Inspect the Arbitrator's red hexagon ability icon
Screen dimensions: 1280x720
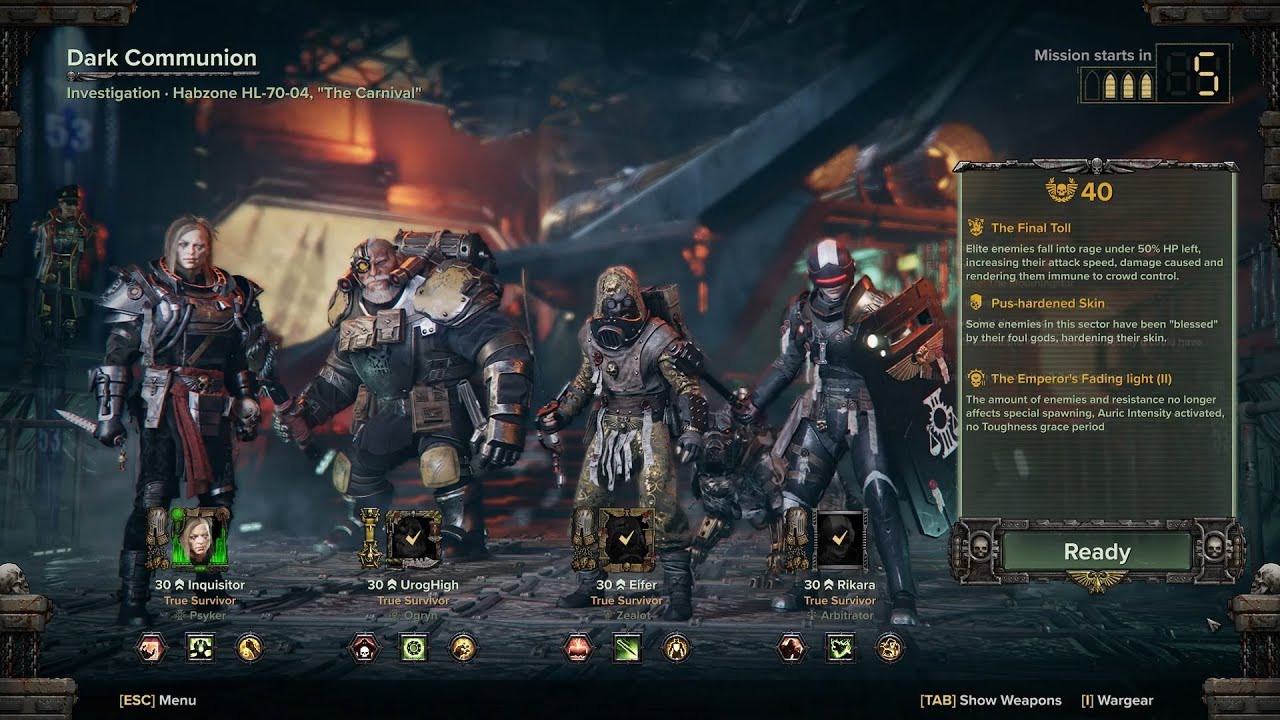pos(791,648)
